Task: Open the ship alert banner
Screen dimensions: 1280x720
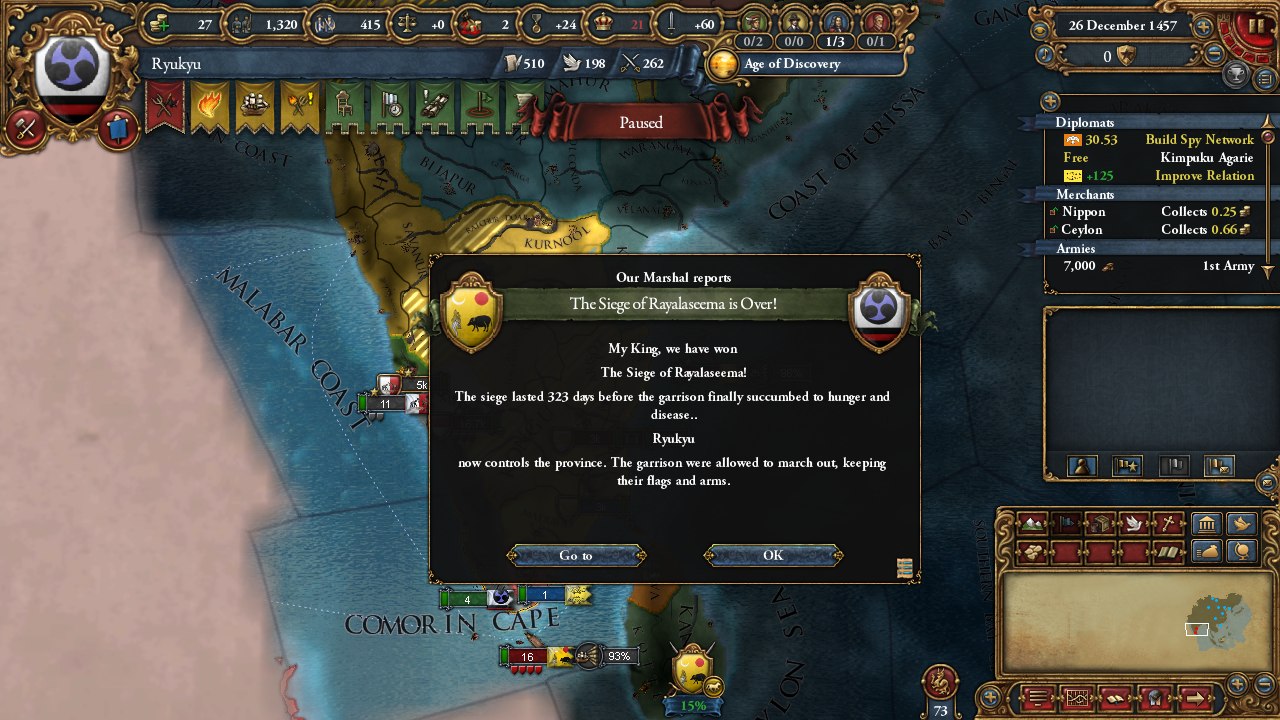Action: 254,108
